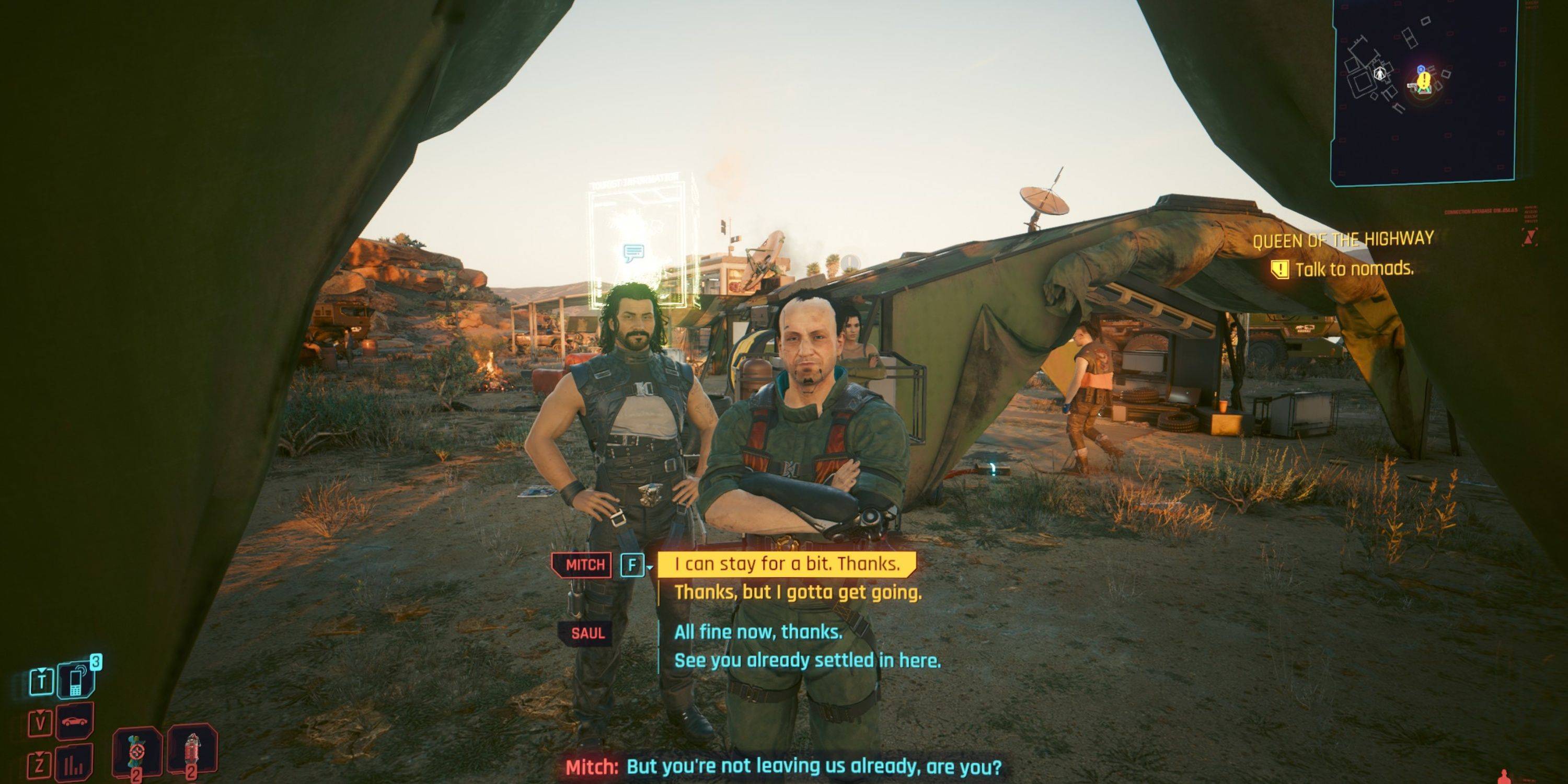Pick "See you already settled in here."
Viewport: 1568px width, 784px height.
pos(807,661)
